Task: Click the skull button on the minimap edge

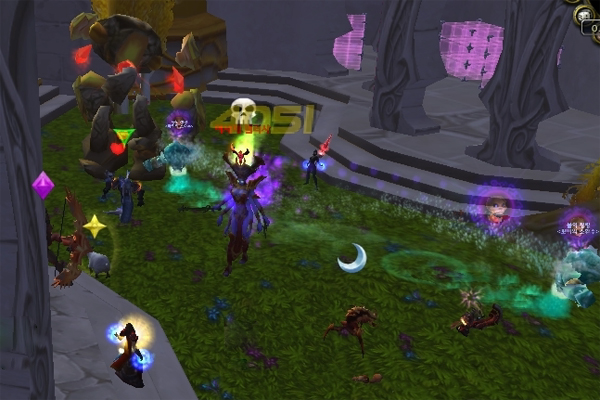Action: [x=583, y=14]
